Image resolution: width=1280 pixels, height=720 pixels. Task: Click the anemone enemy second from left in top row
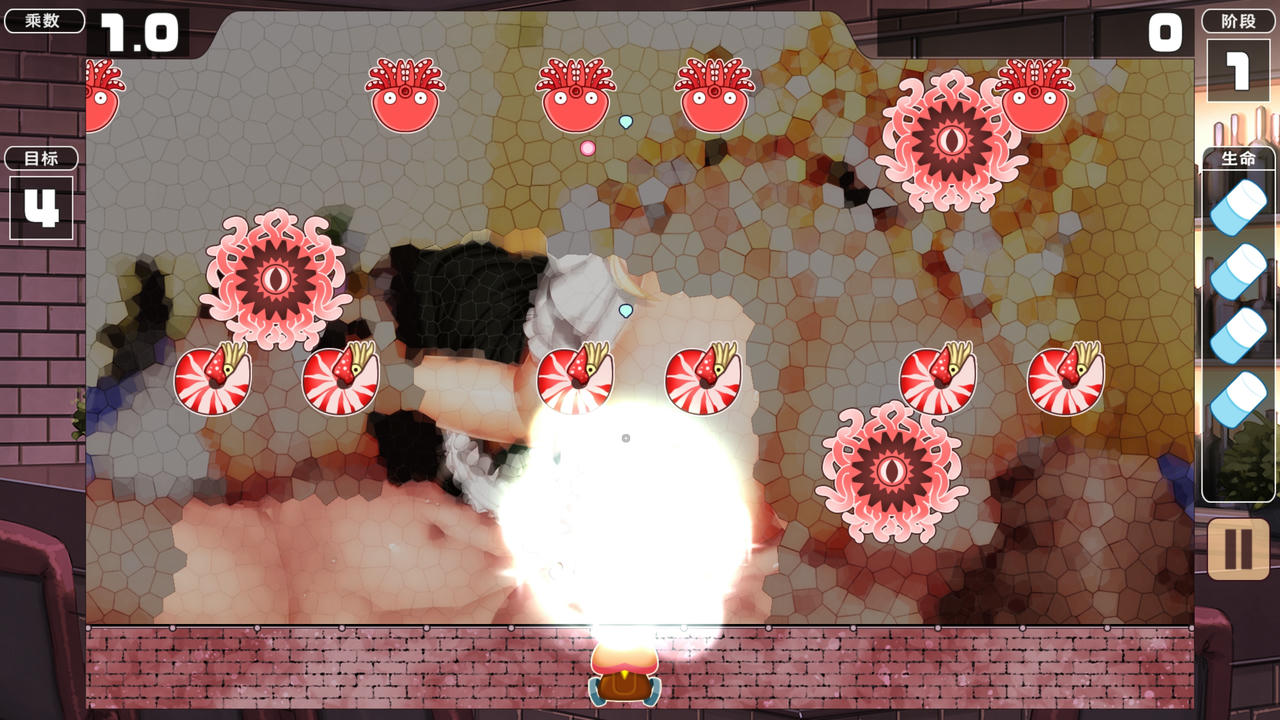403,95
